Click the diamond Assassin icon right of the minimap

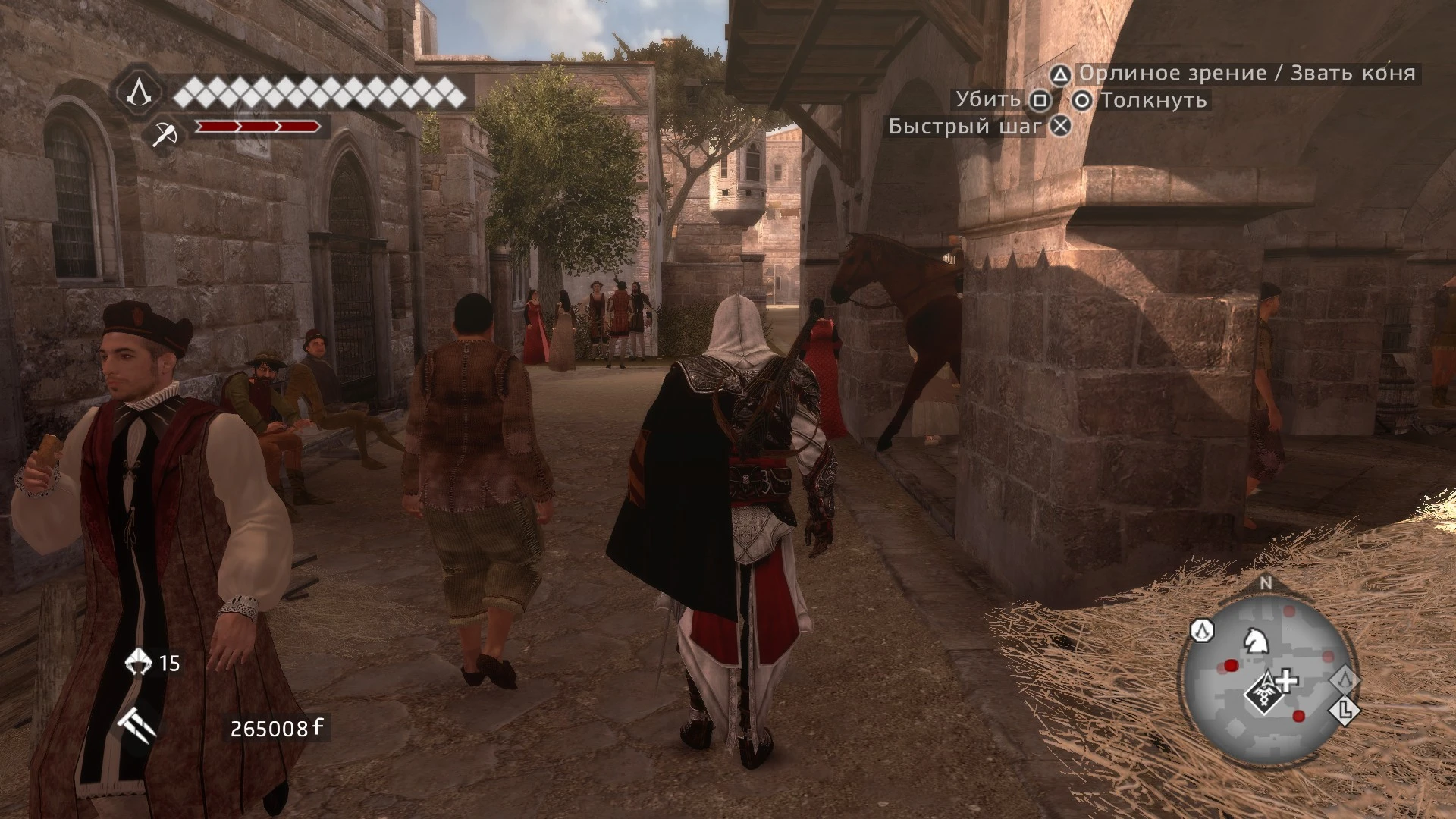[x=1345, y=681]
